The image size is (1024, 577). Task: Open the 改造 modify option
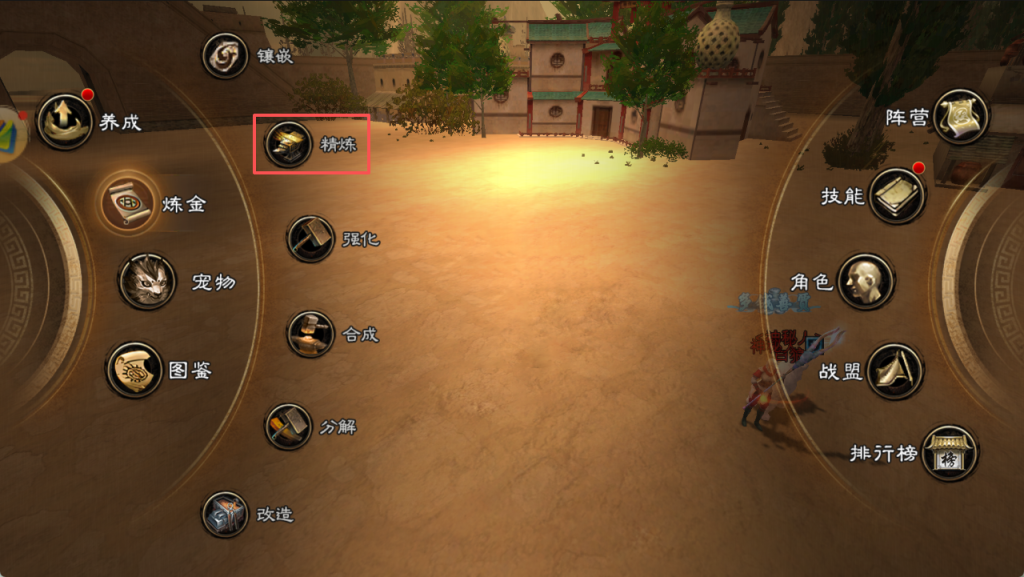point(225,514)
